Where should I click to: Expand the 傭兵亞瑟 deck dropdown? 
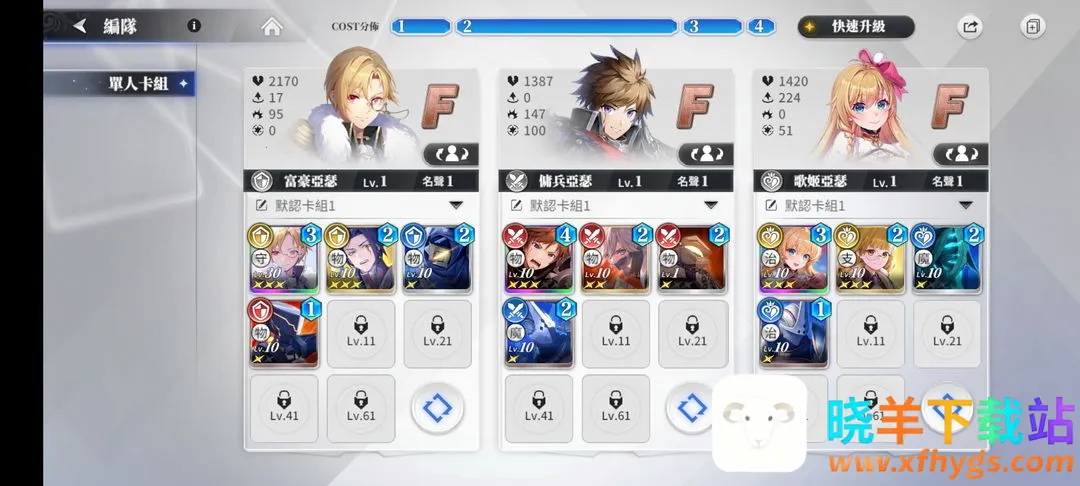(711, 205)
